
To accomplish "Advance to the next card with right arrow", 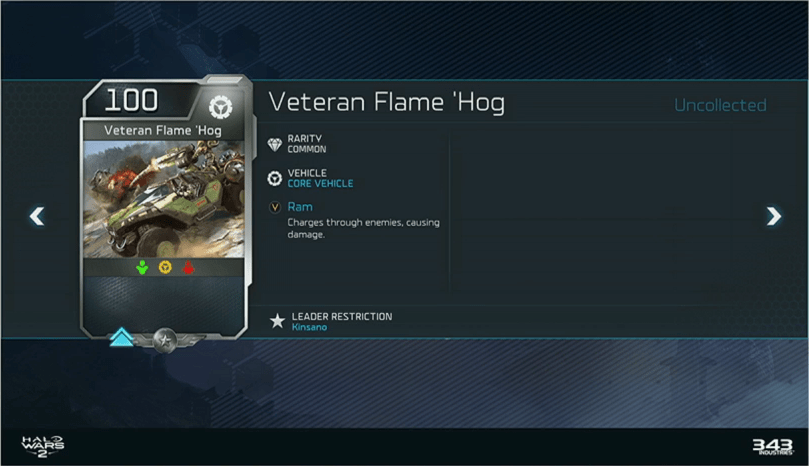I will tap(773, 215).
